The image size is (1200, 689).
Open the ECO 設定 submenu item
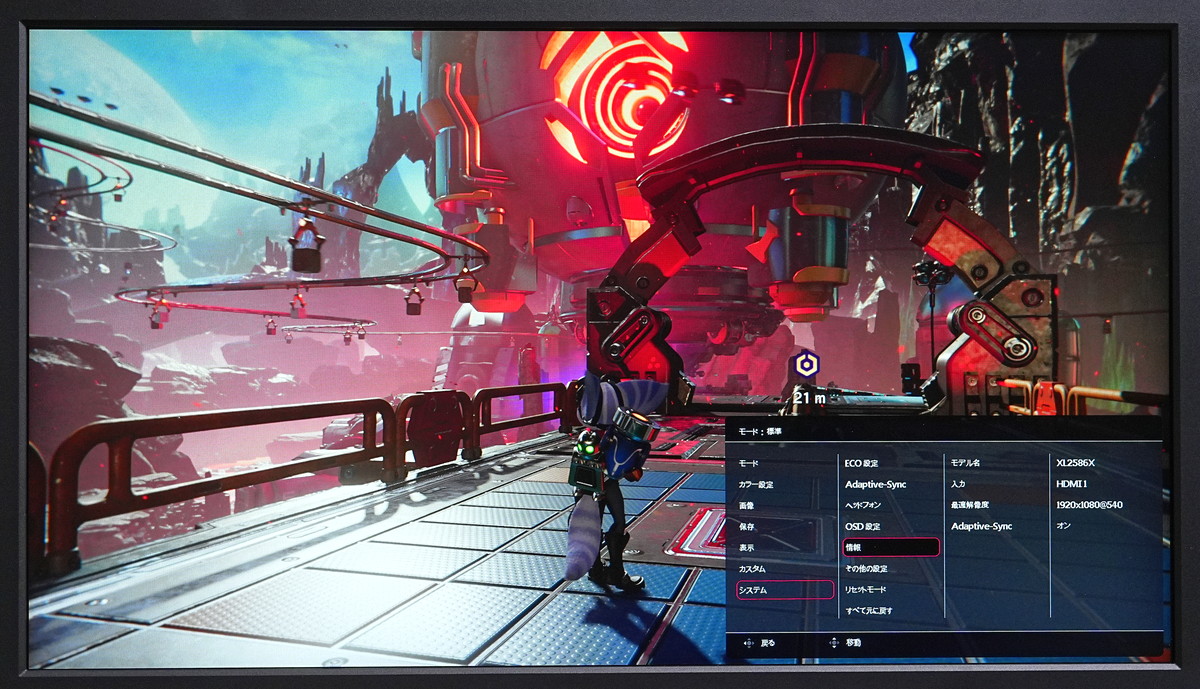pos(861,464)
